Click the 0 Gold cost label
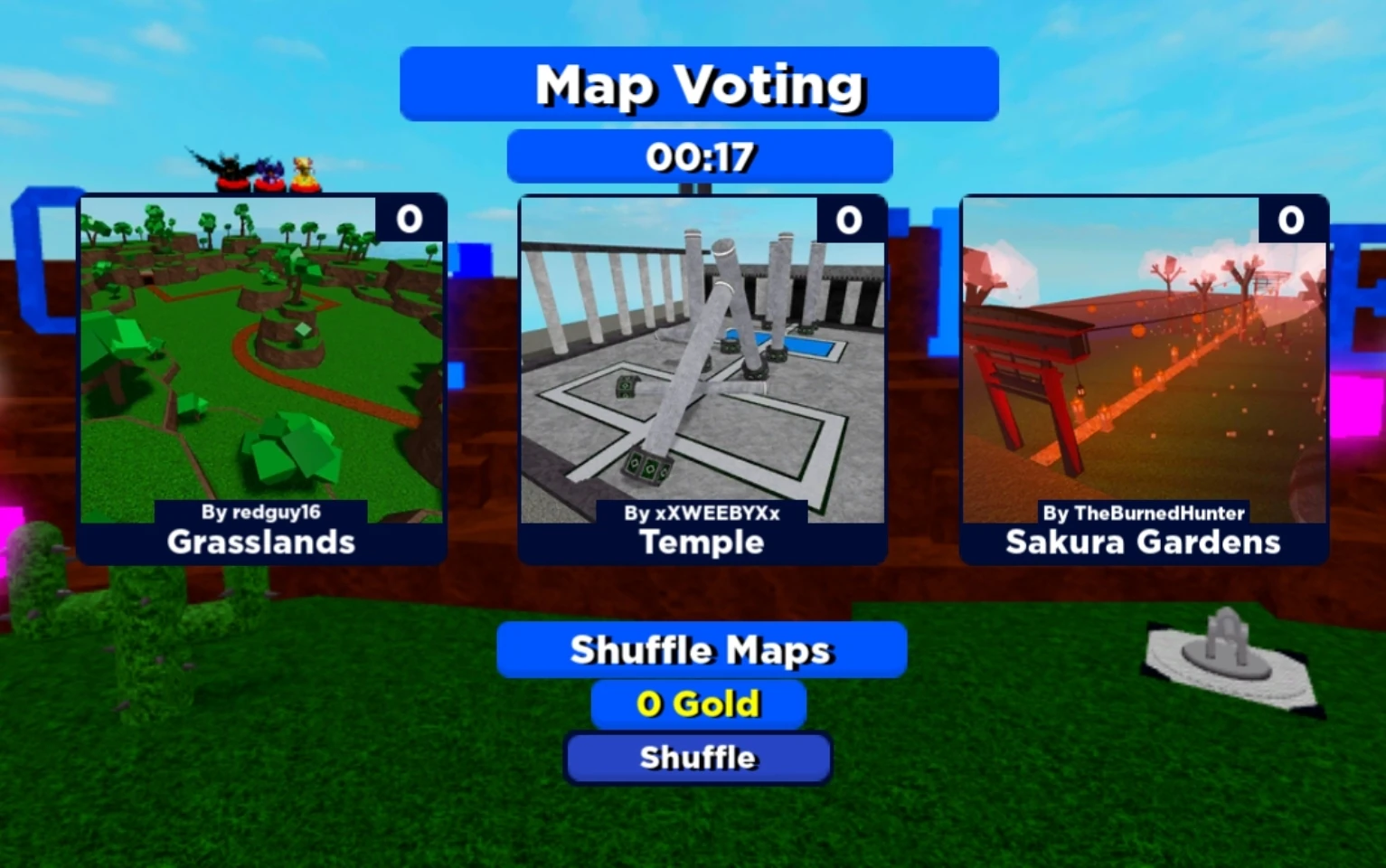The image size is (1386, 868). (x=697, y=703)
